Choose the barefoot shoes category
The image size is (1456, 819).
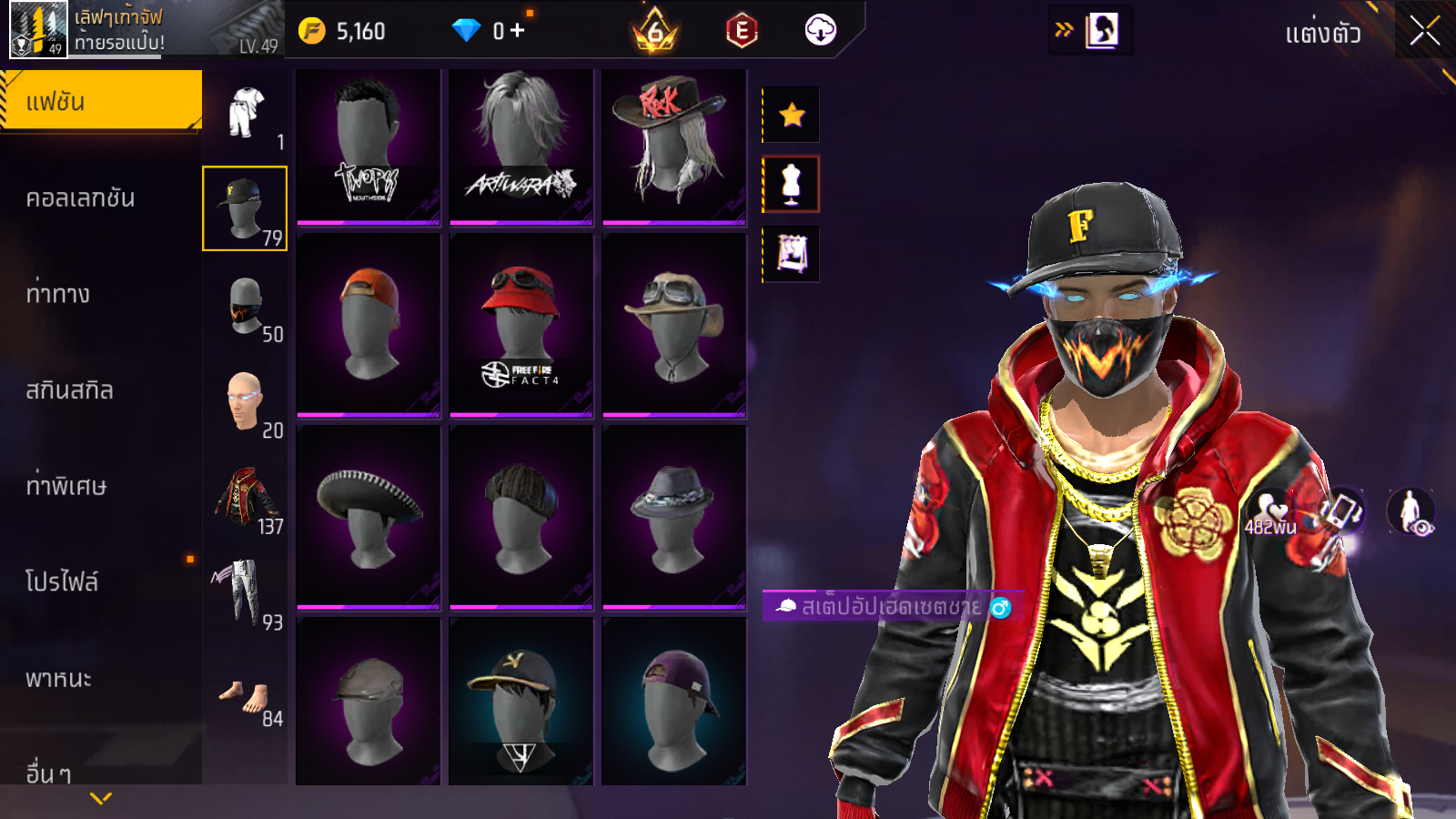[245, 697]
